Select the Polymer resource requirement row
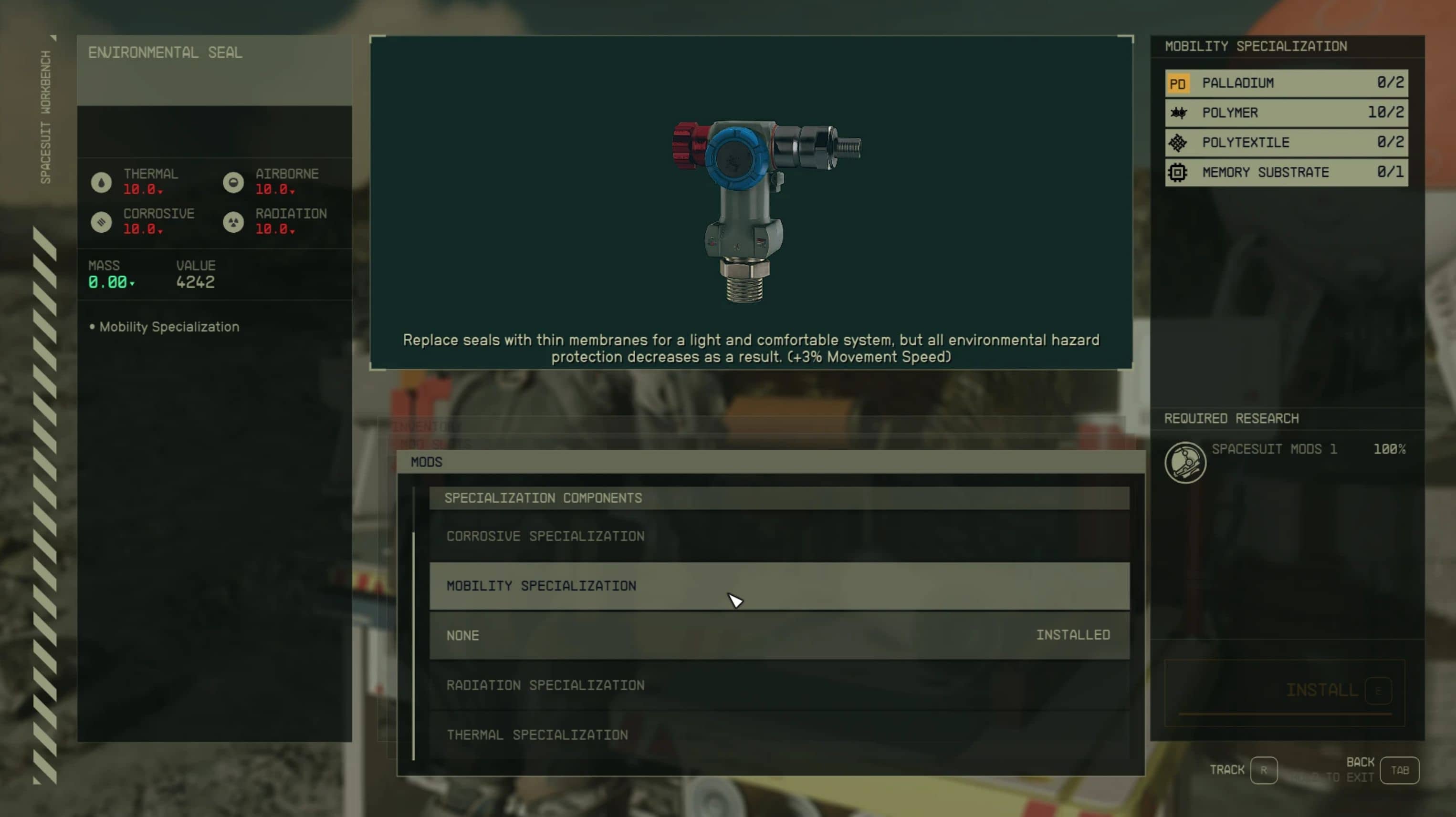The width and height of the screenshot is (1456, 817). point(1286,113)
